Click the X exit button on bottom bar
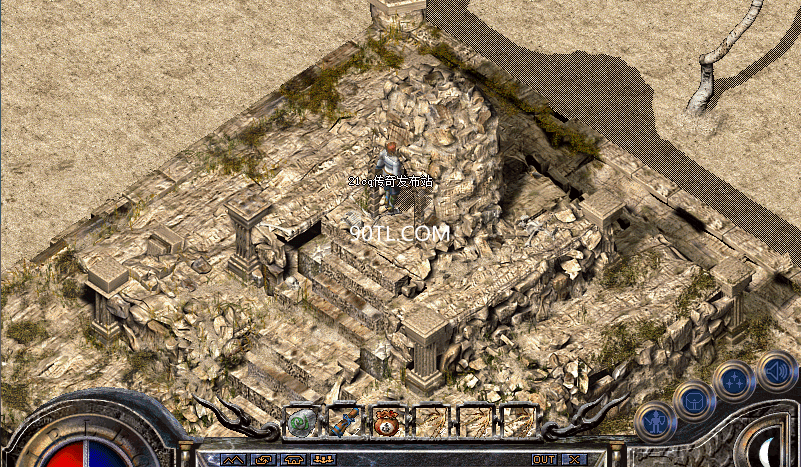Viewport: 801px width, 467px height. point(574,460)
